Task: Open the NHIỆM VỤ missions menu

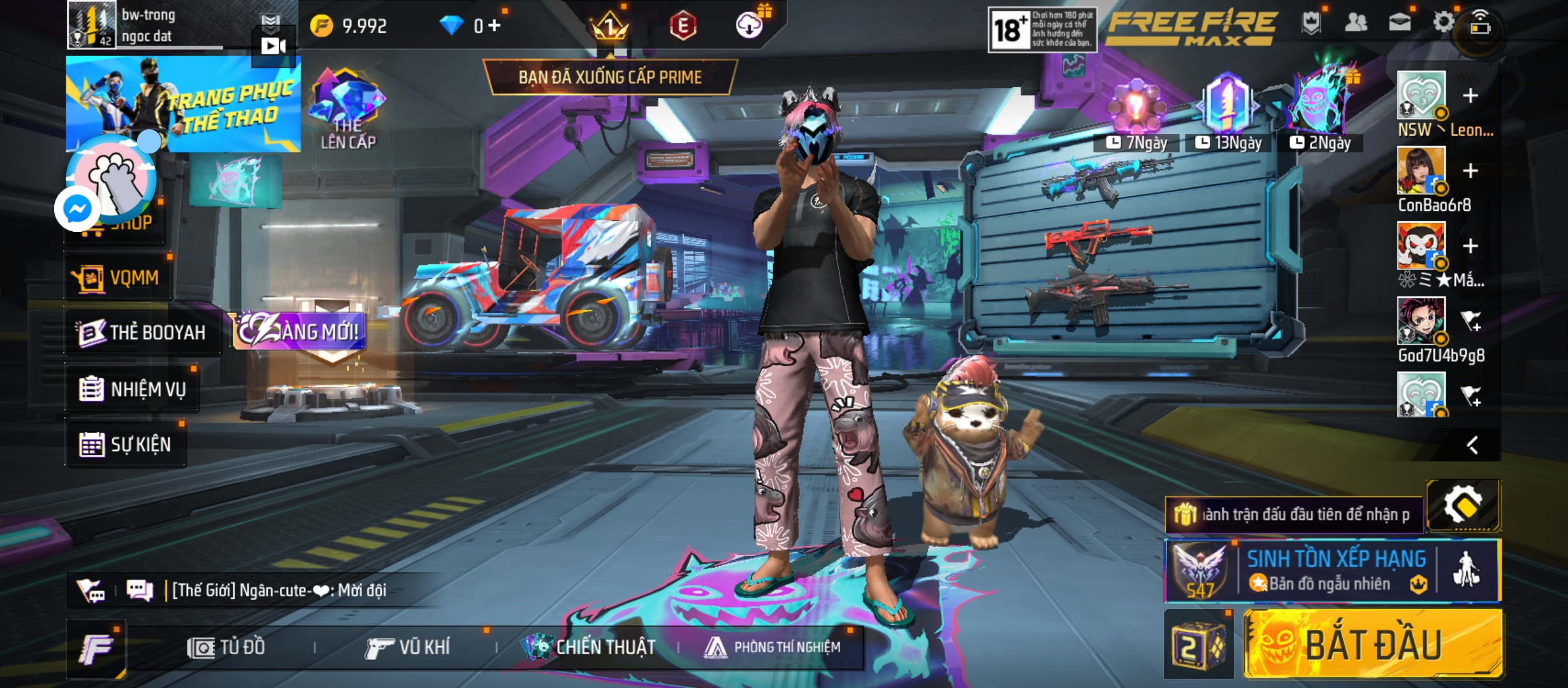Action: click(133, 389)
